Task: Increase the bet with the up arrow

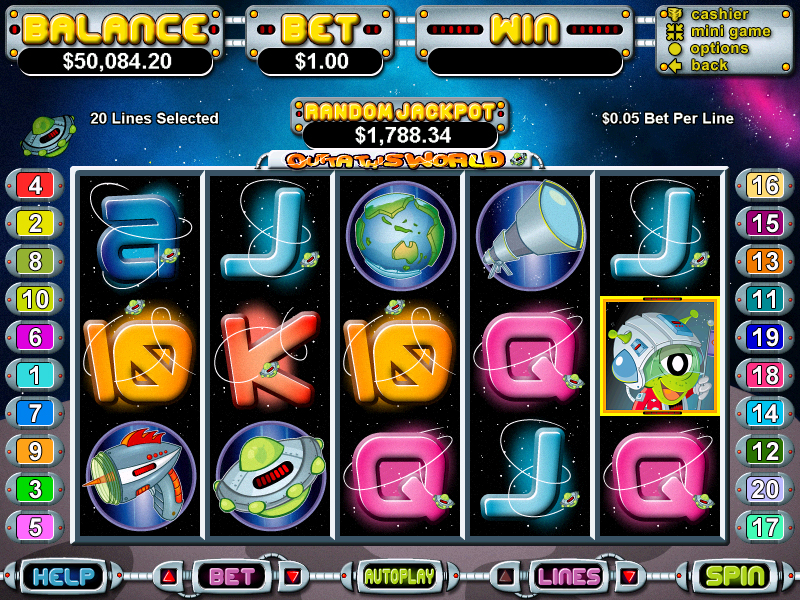Action: point(168,576)
